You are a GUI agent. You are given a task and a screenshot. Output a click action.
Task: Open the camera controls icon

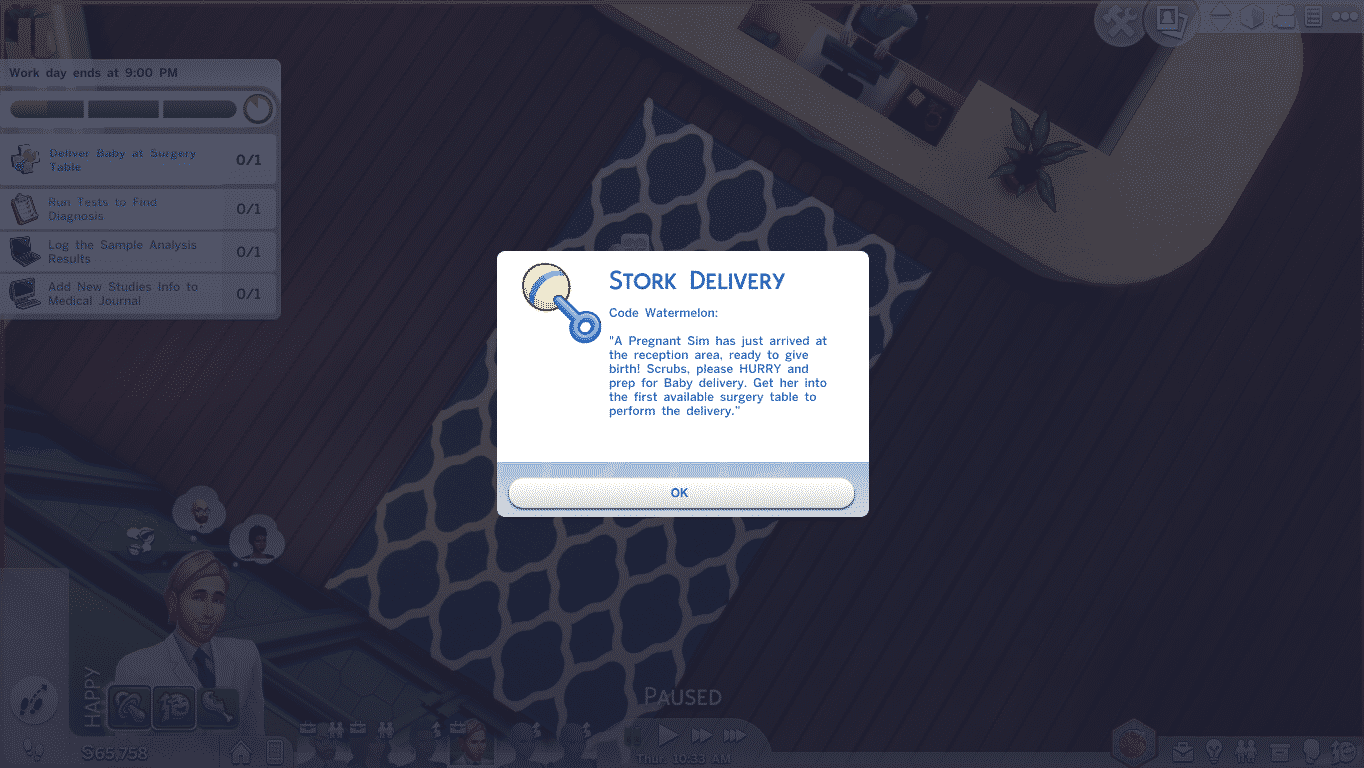click(1285, 17)
